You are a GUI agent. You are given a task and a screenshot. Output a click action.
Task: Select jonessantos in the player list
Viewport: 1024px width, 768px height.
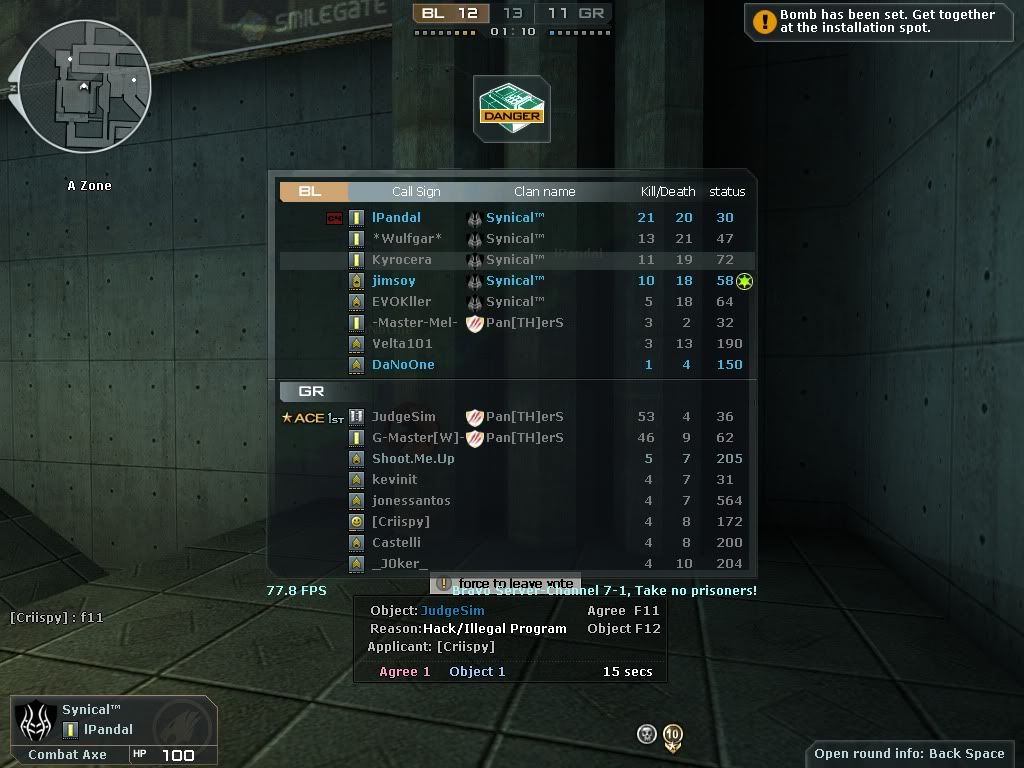coord(411,501)
